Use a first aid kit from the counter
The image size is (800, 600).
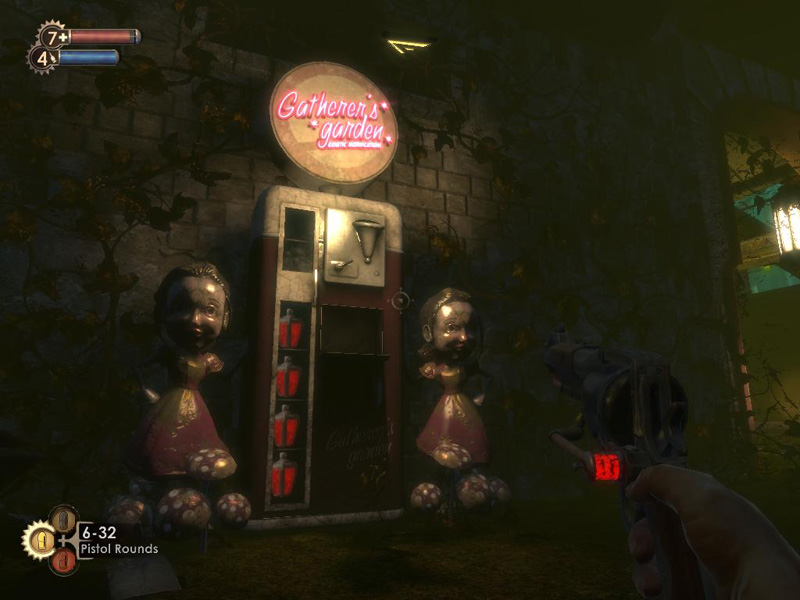(x=51, y=37)
